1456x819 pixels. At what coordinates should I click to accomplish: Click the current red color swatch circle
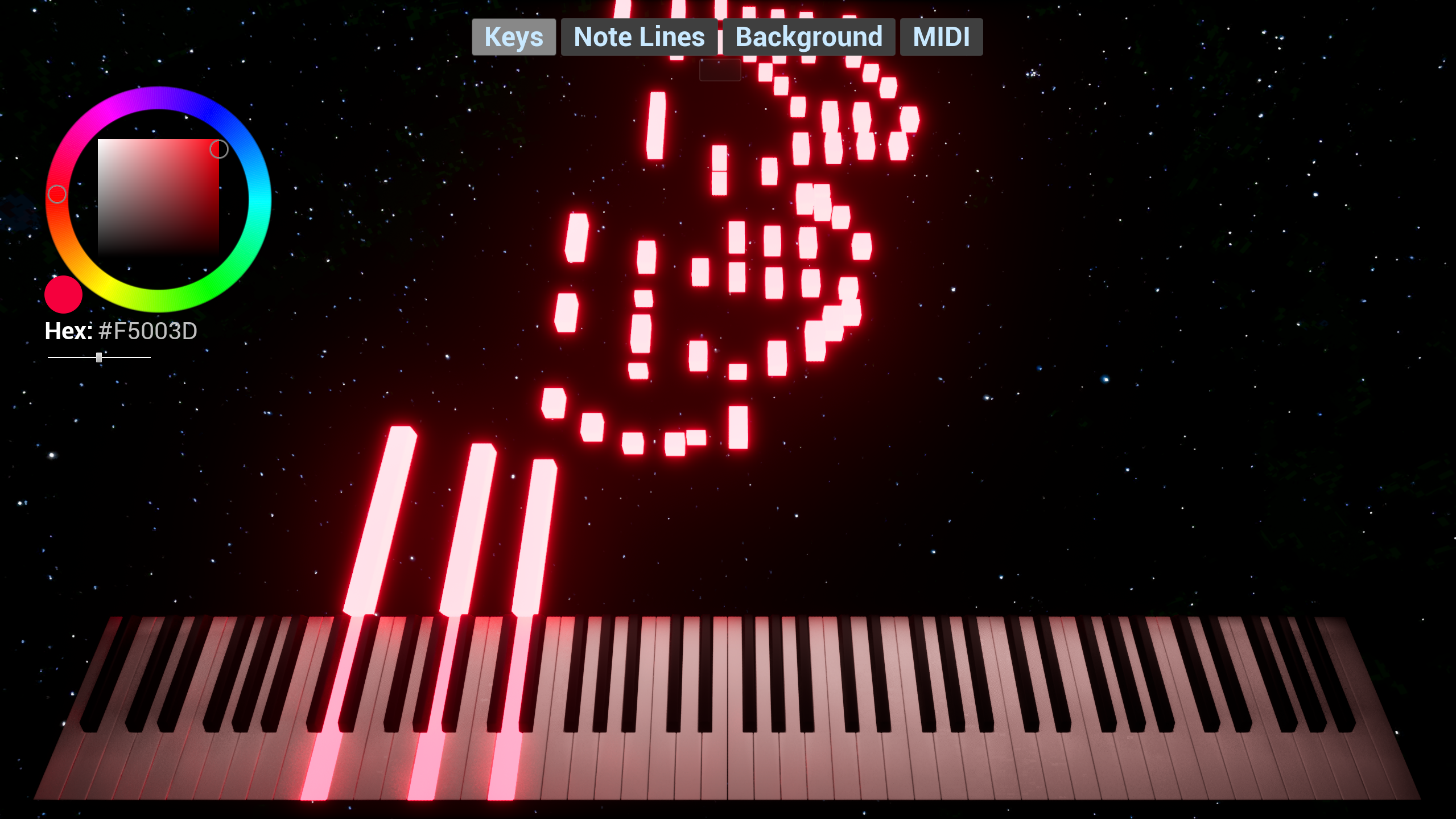(x=63, y=294)
